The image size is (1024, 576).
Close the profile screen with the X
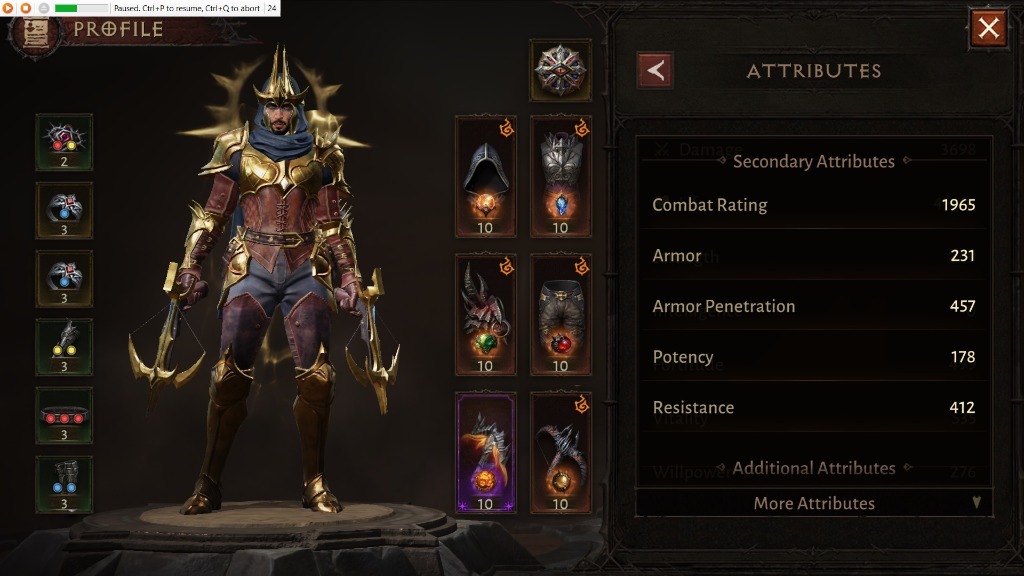click(988, 28)
